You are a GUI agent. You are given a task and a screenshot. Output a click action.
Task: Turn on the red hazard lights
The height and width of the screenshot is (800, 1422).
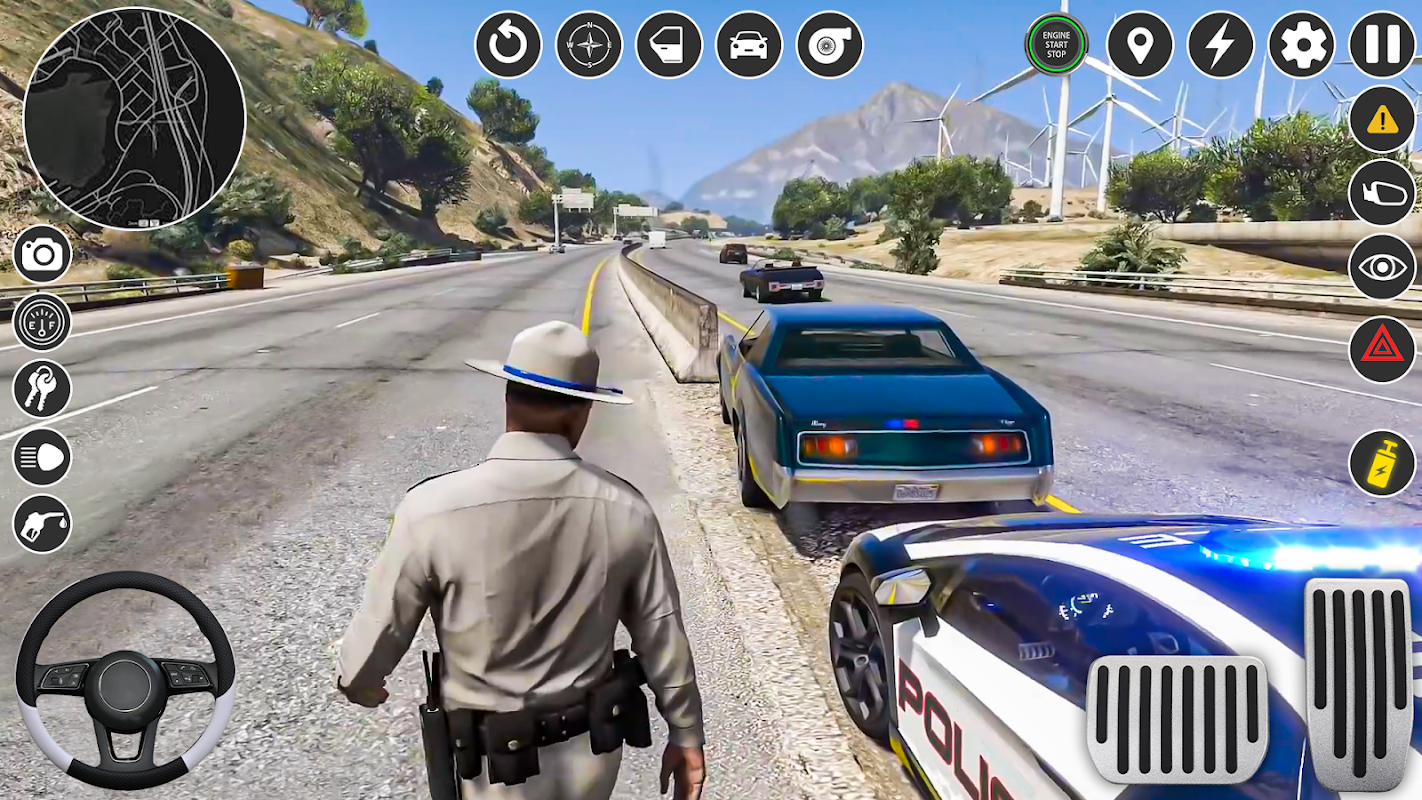(1382, 349)
